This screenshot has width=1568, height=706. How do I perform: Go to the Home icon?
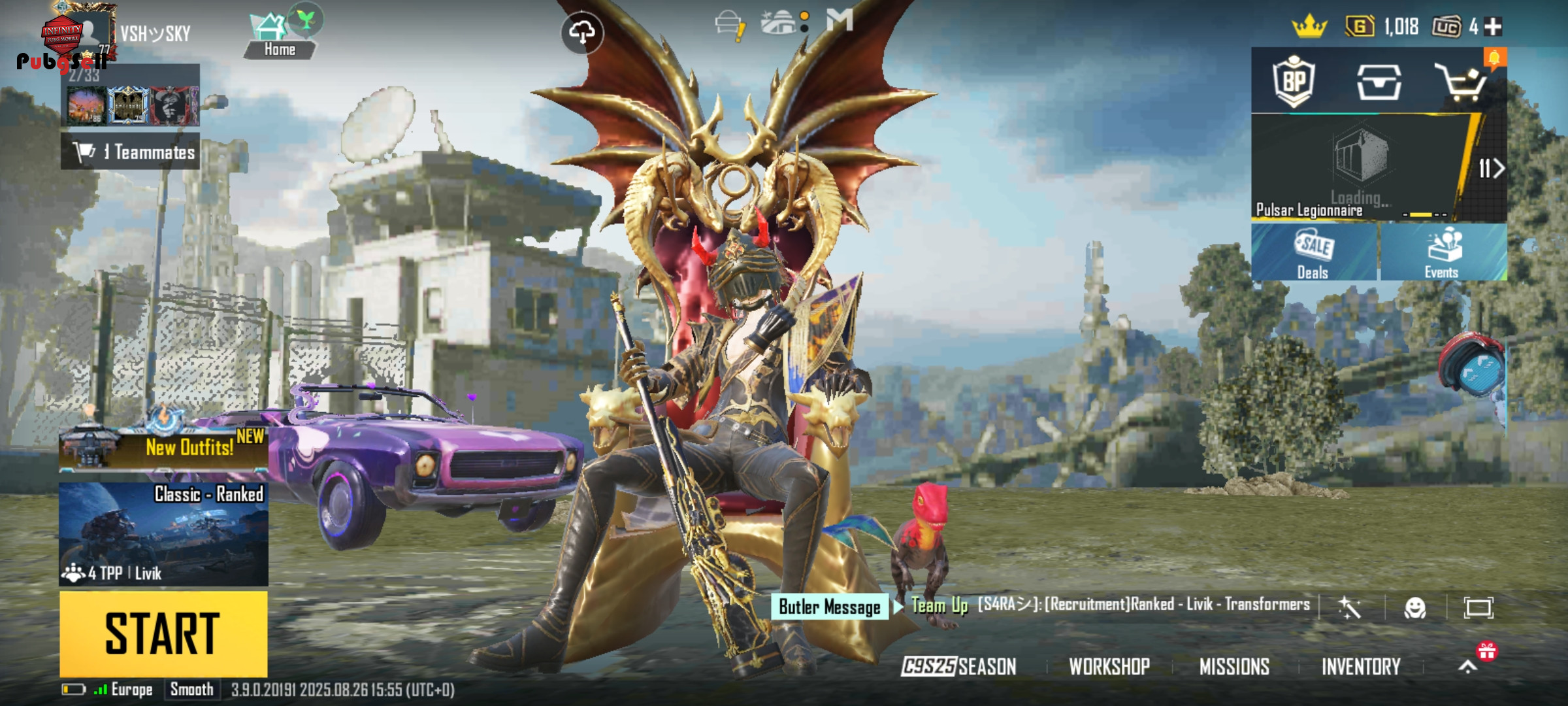tap(280, 37)
